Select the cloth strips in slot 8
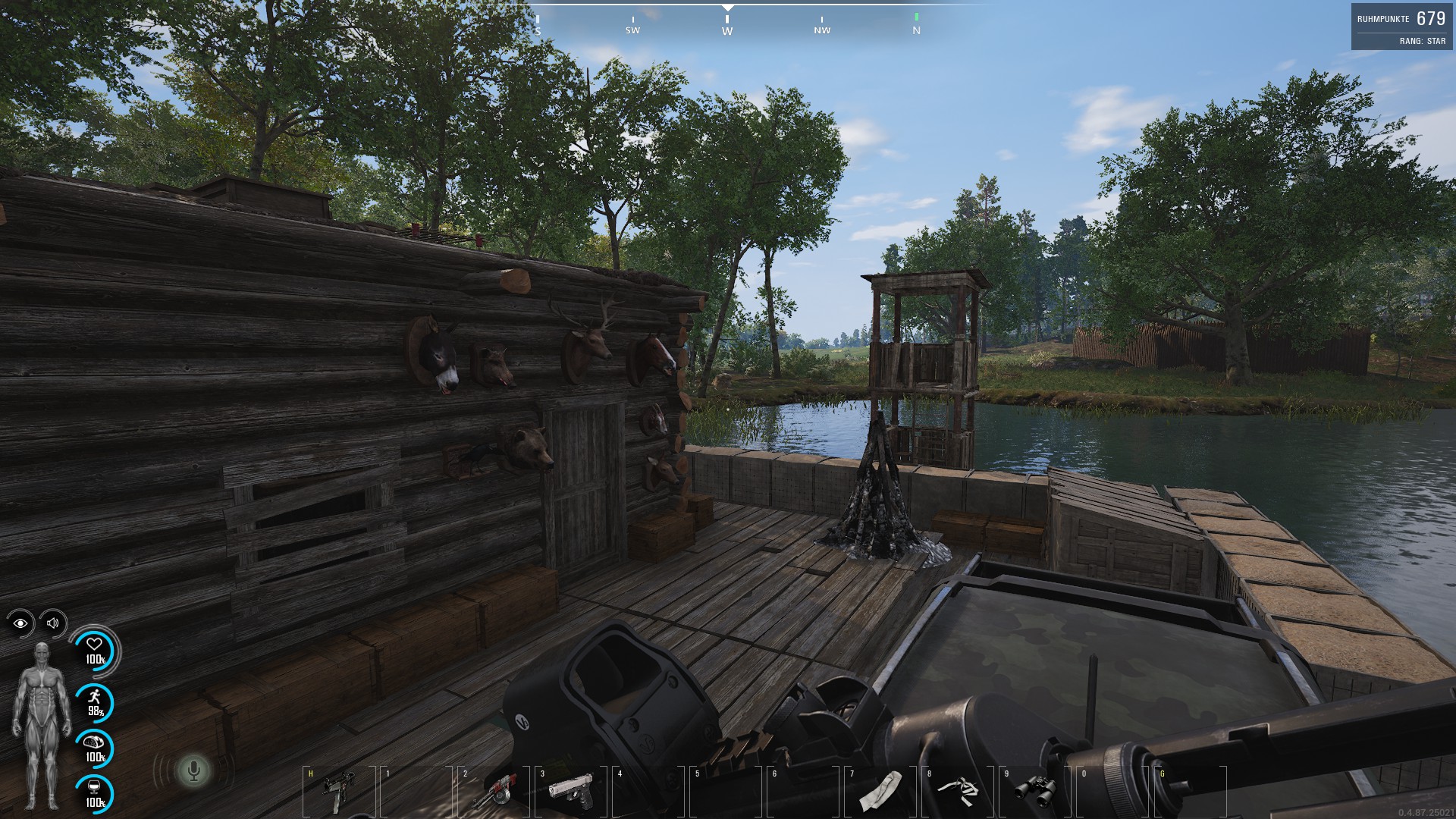Screen dimensions: 1456x819 [x=958, y=790]
